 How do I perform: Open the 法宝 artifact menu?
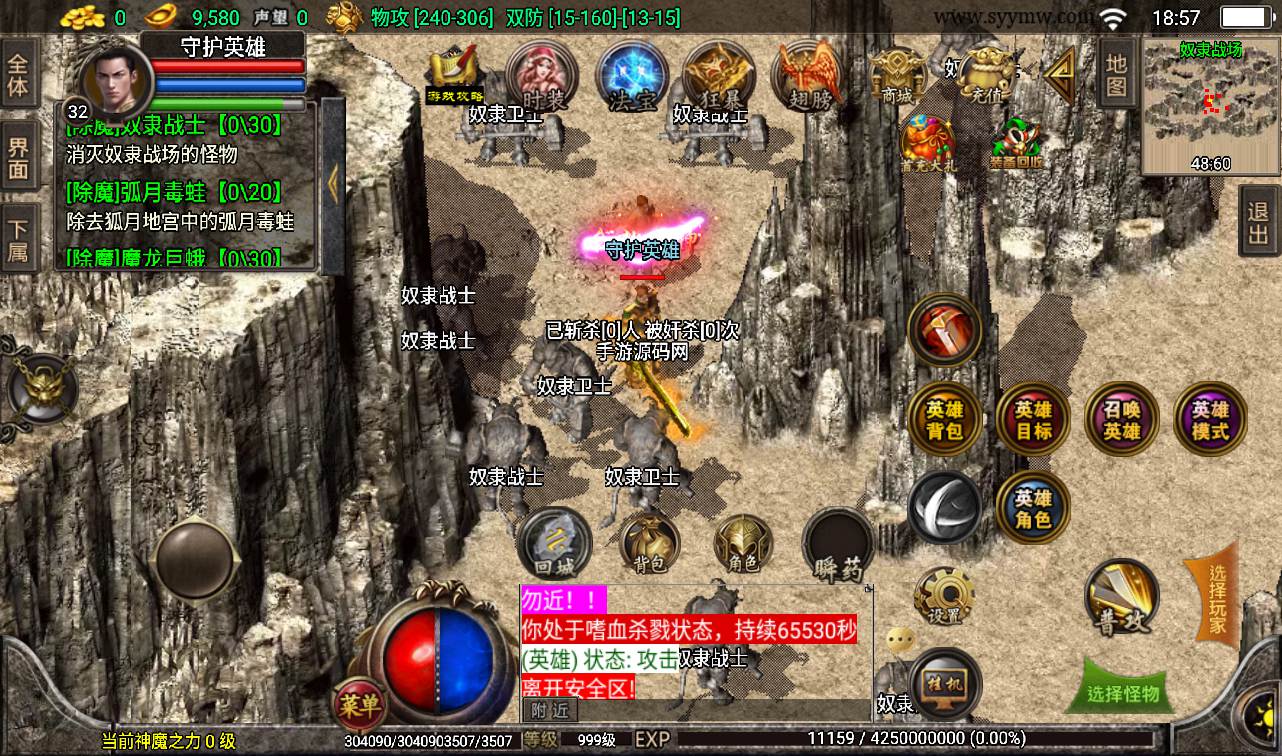coord(632,77)
